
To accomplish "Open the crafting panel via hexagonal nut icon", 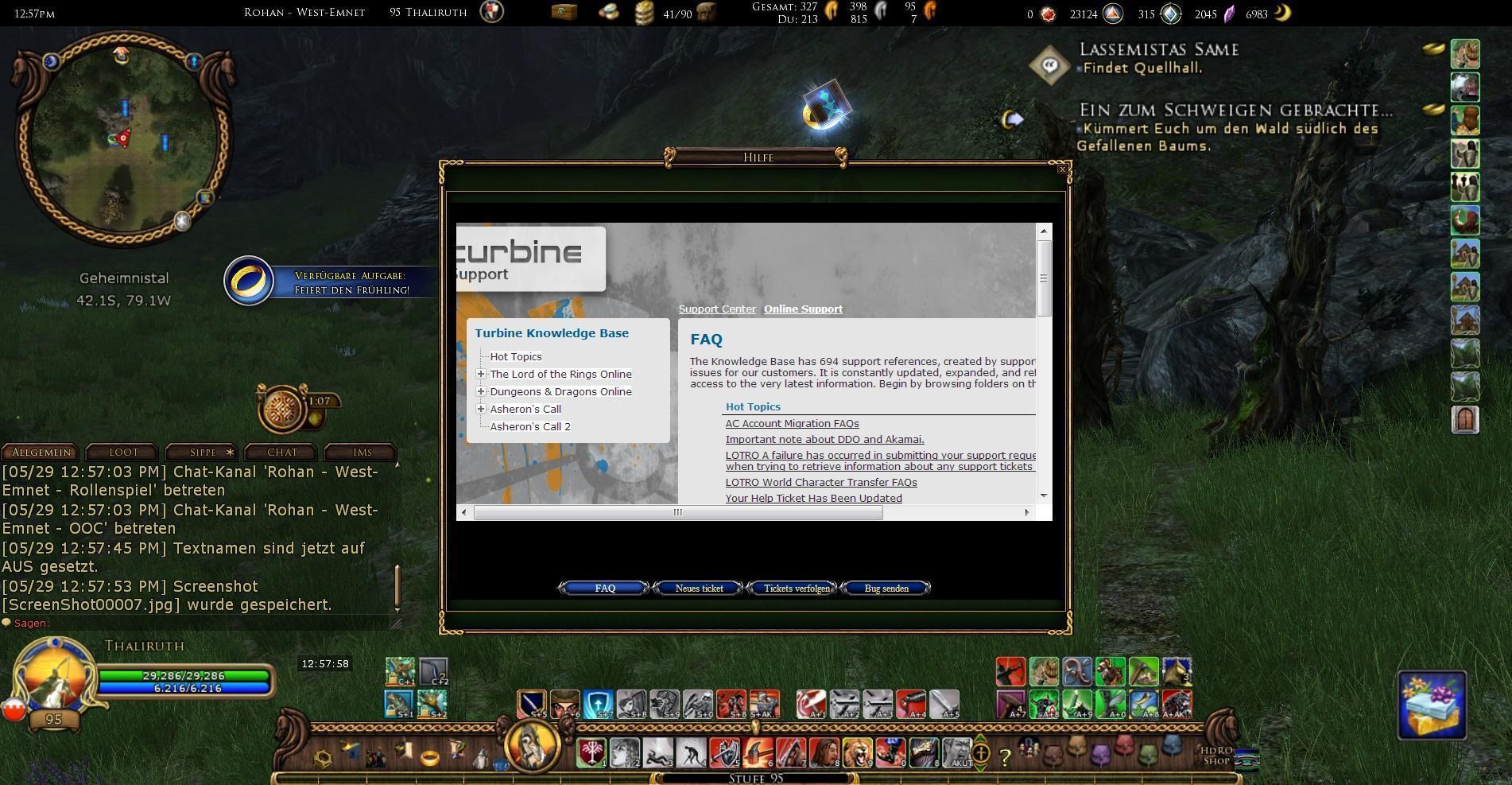I will click(320, 757).
